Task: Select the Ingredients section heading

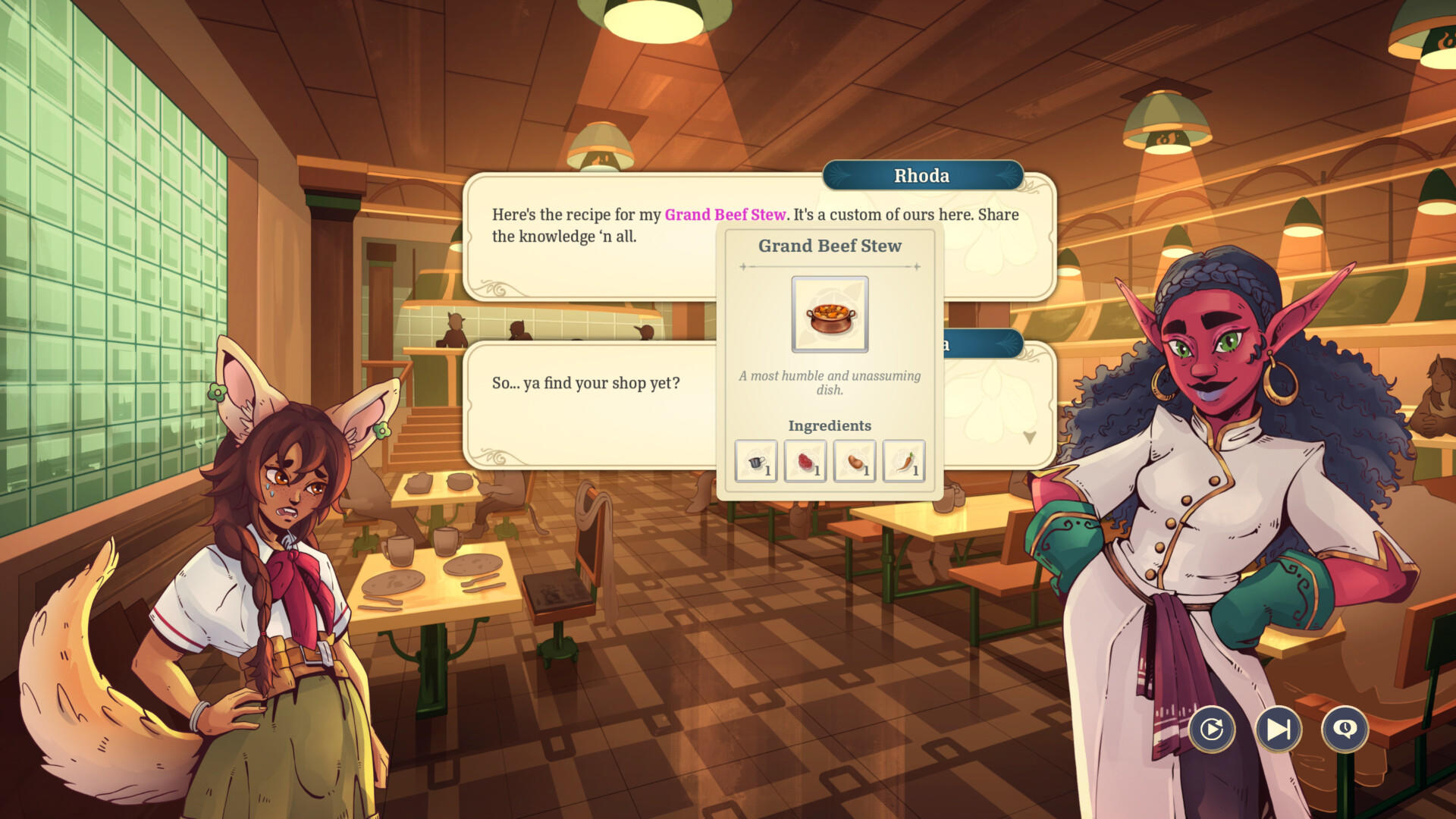Action: (830, 425)
